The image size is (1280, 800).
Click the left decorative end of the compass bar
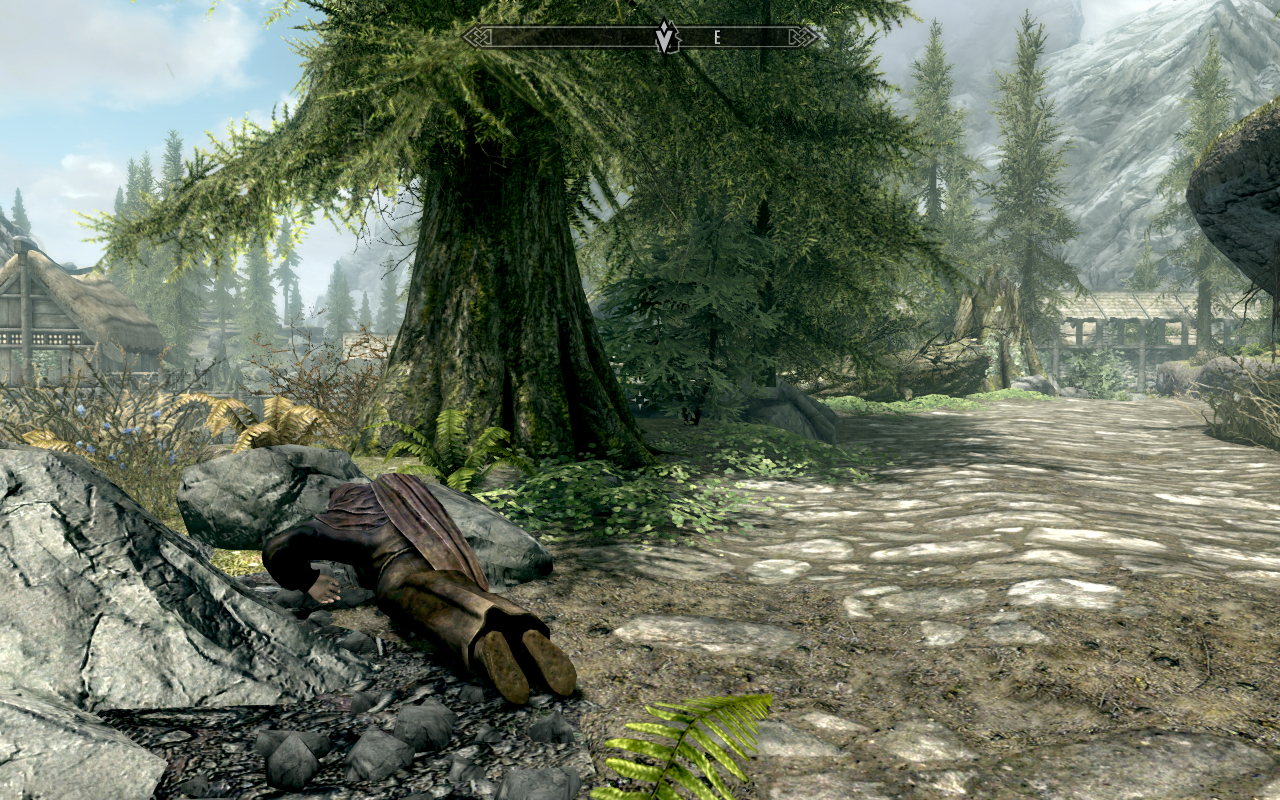(x=478, y=37)
